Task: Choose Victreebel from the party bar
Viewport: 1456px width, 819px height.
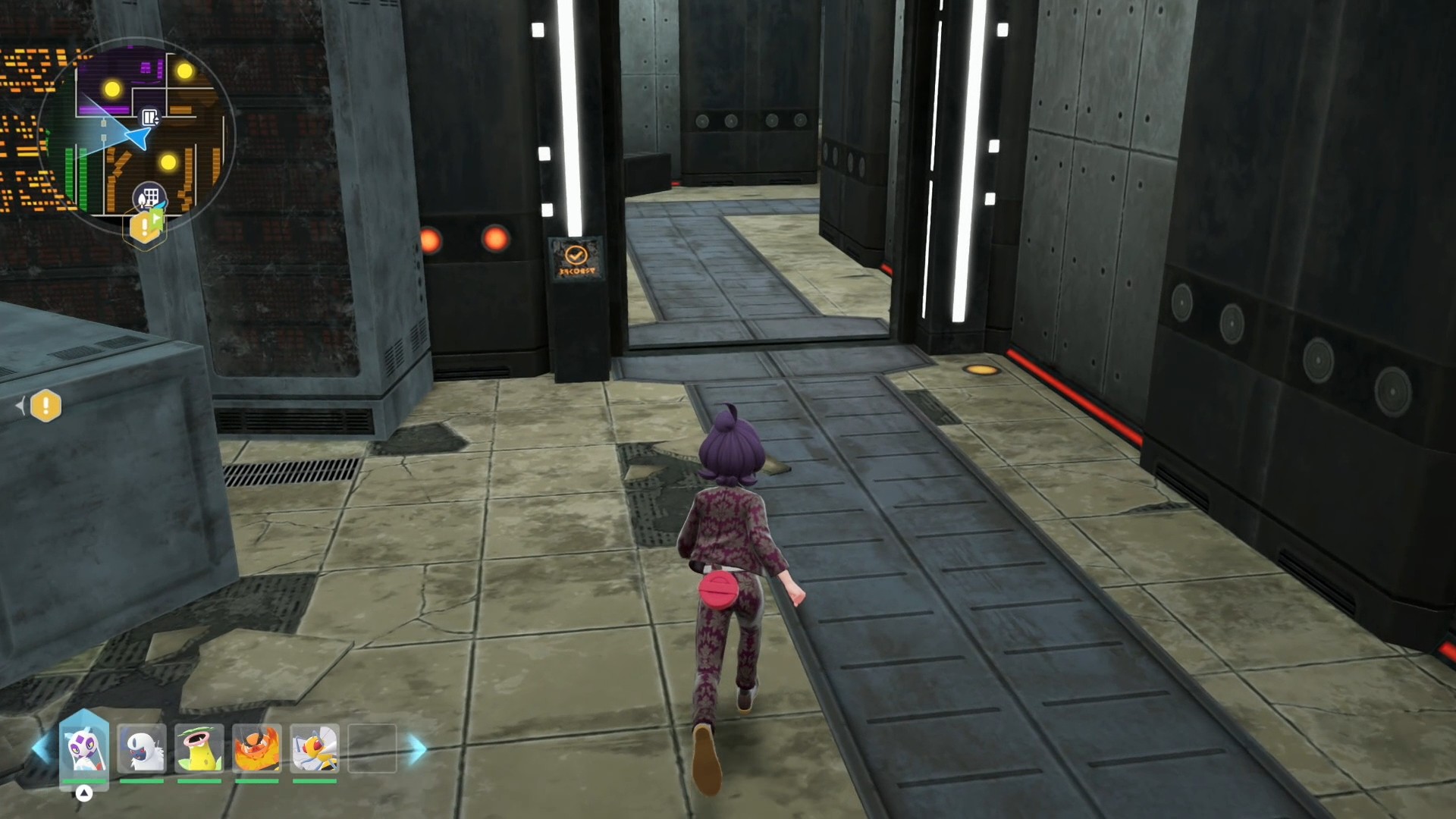Action: tap(199, 748)
